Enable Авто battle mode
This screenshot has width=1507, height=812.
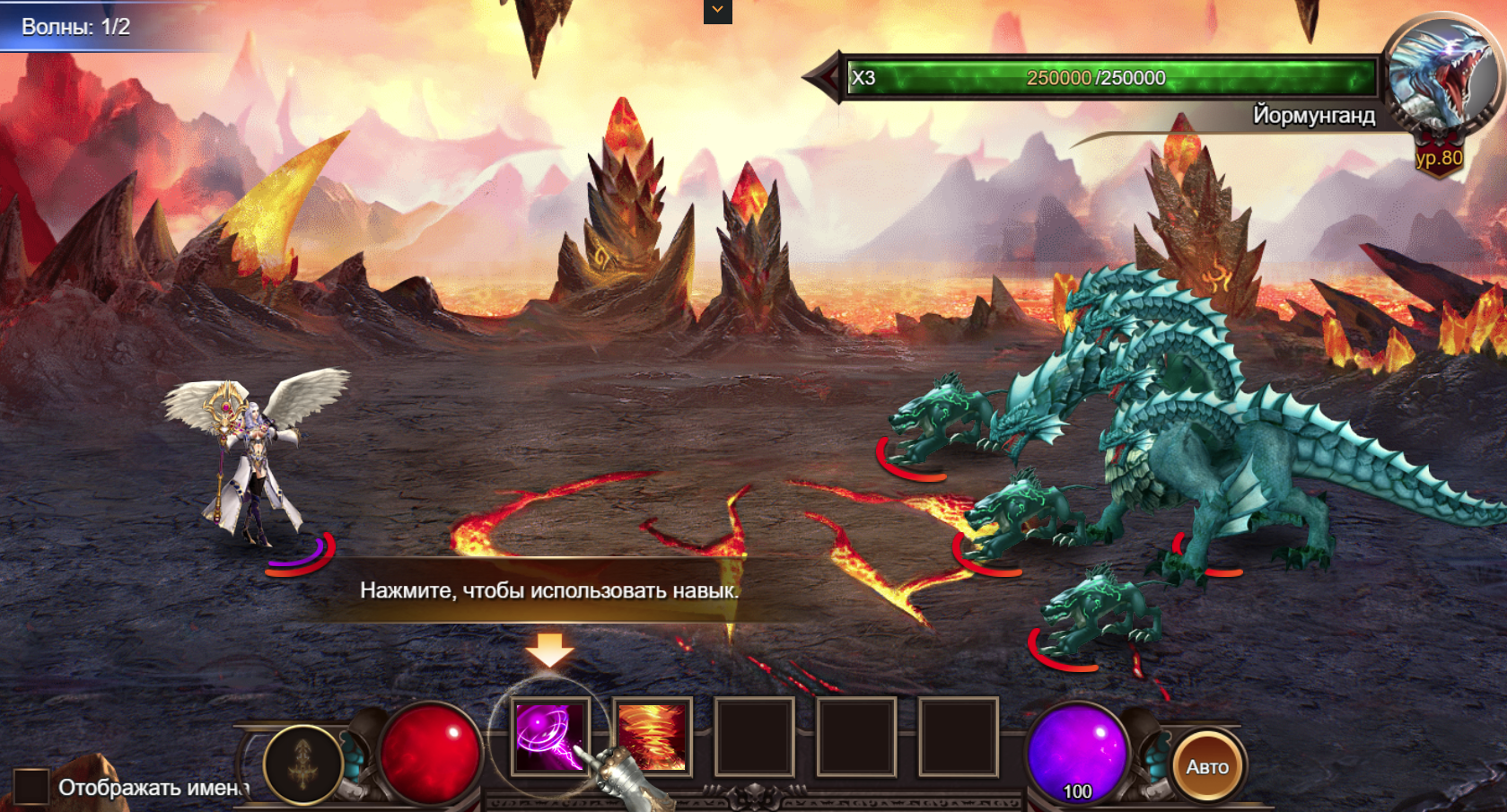pyautogui.click(x=1207, y=767)
